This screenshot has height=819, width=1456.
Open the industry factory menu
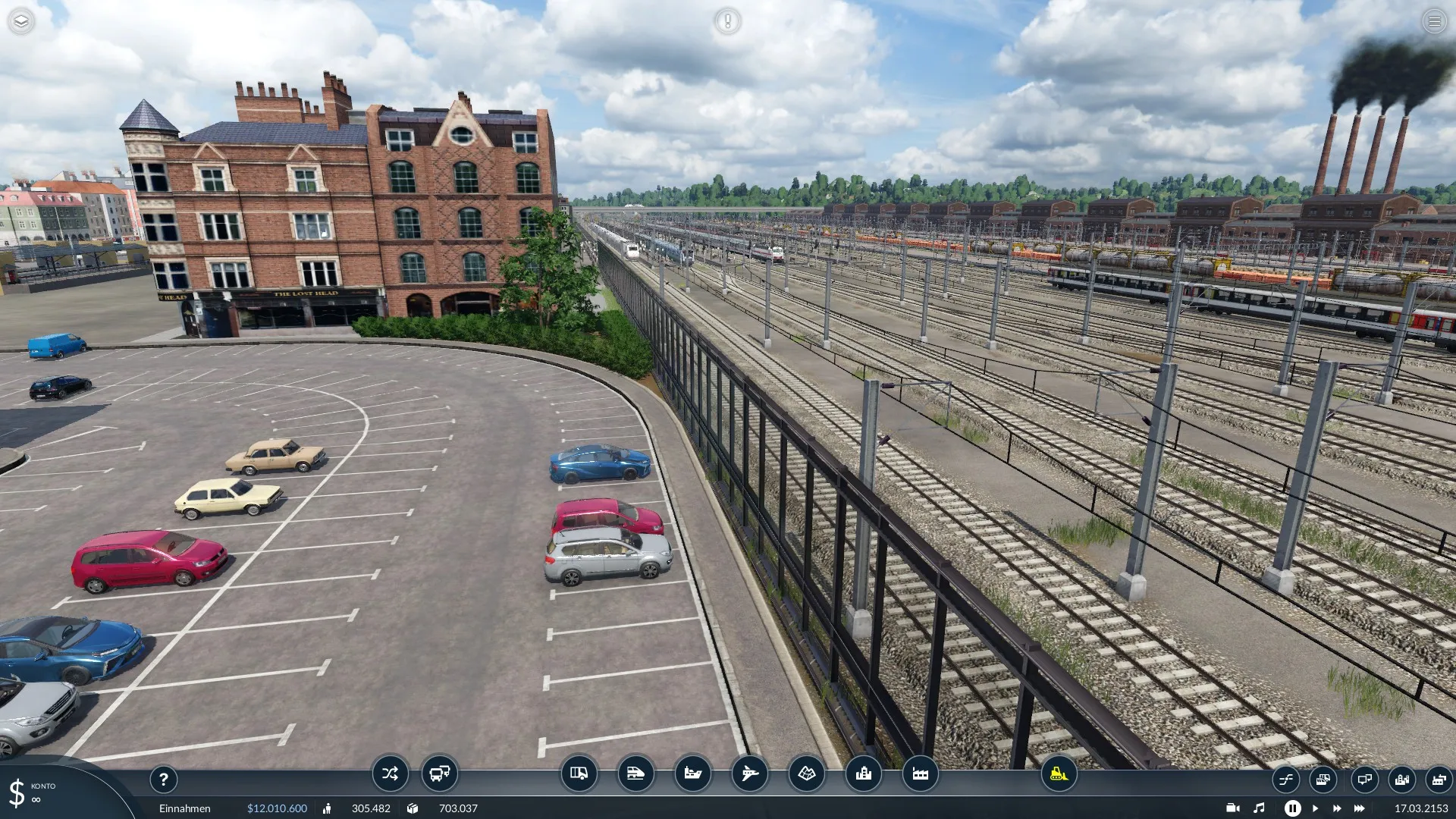(x=920, y=773)
